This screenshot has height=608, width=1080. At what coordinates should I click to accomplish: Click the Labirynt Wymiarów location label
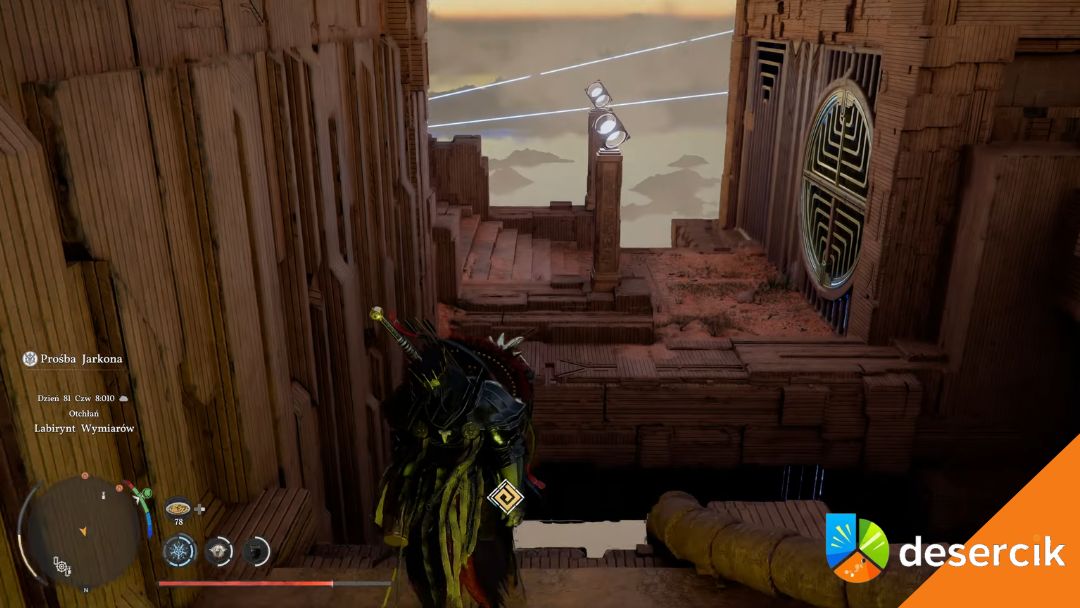83,428
